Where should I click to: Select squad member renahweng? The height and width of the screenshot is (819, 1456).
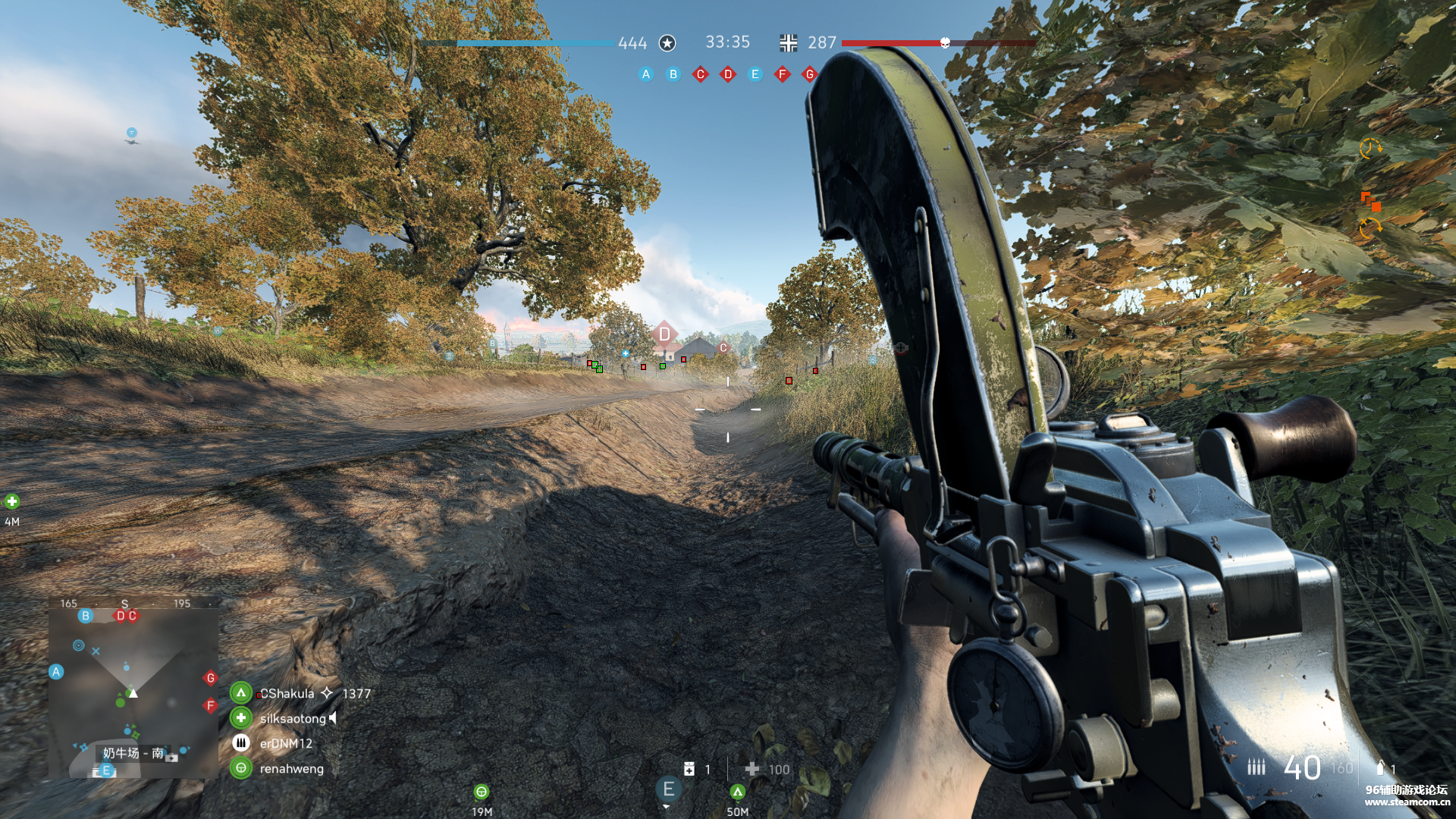[291, 768]
